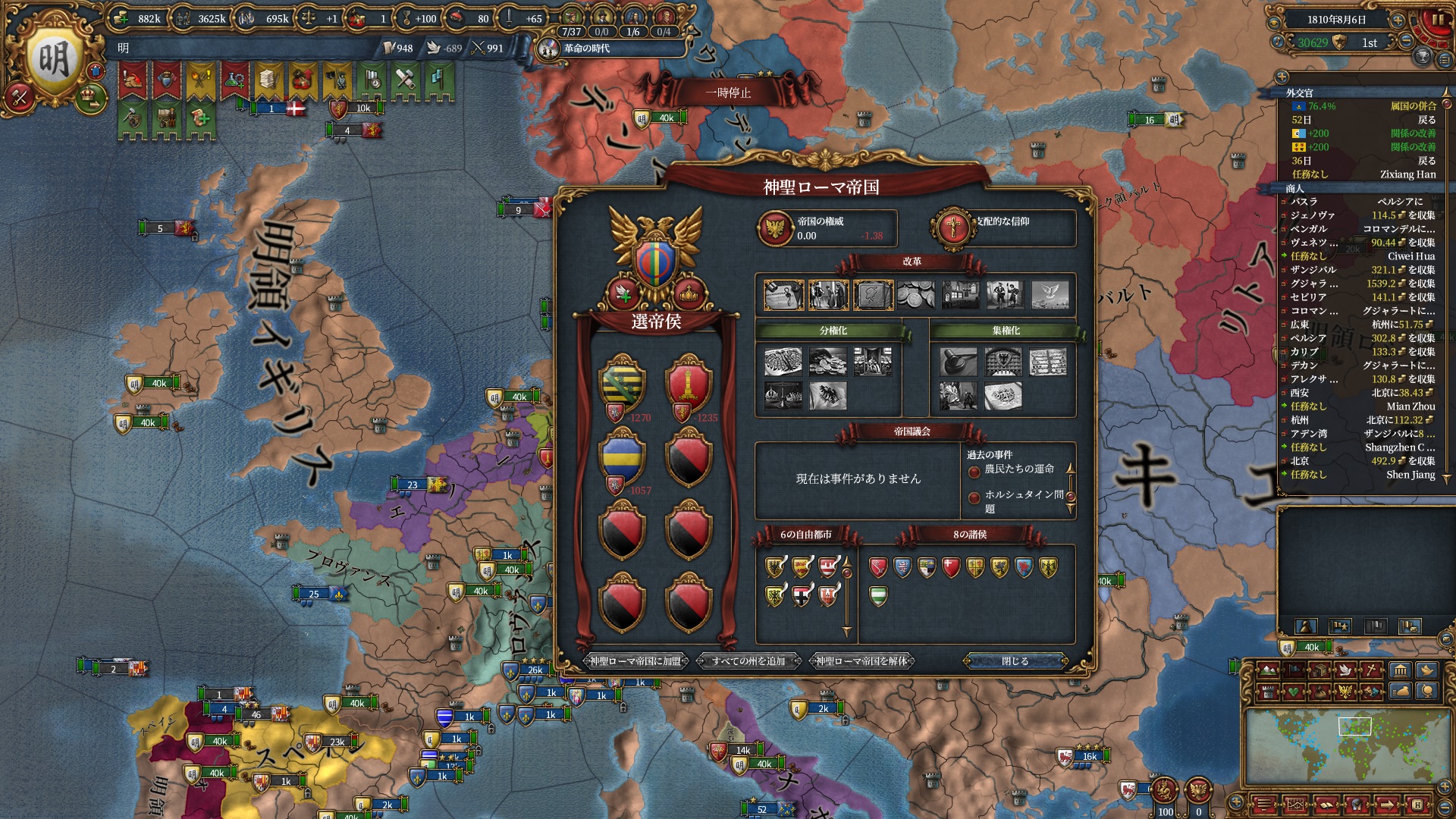Screen dimensions: 1456x819
Task: Open the Ming country shield
Action: pyautogui.click(x=53, y=61)
